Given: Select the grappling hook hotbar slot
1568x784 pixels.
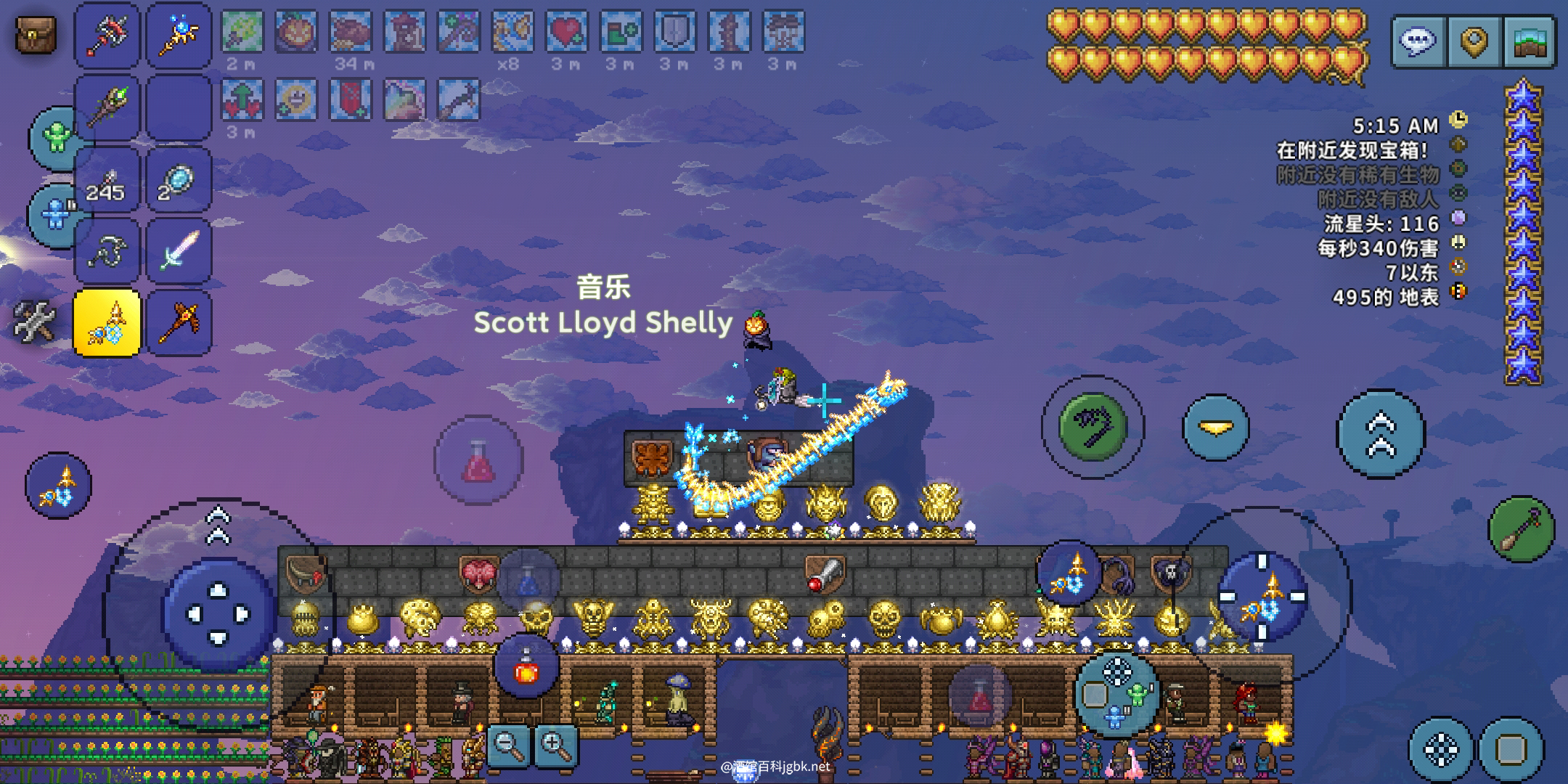Looking at the screenshot, I should pyautogui.click(x=107, y=250).
